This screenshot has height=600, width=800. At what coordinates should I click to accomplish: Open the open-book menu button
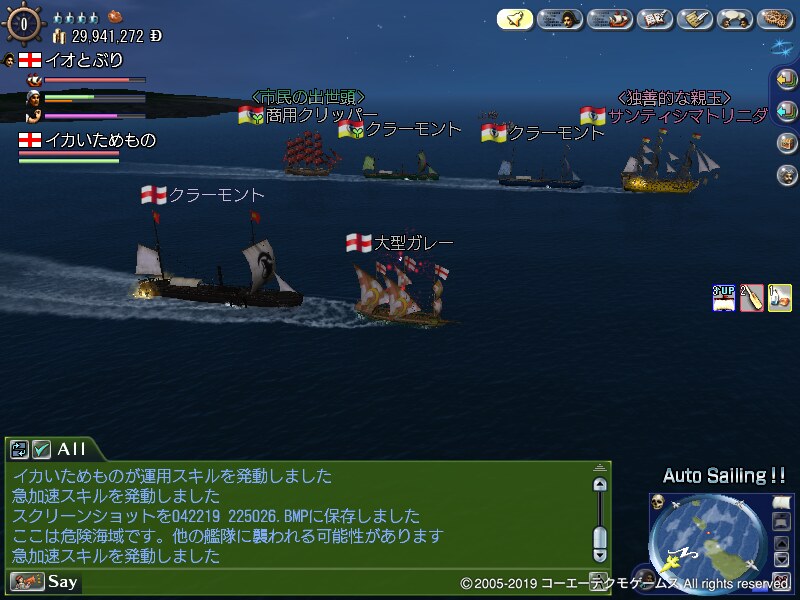tap(652, 19)
